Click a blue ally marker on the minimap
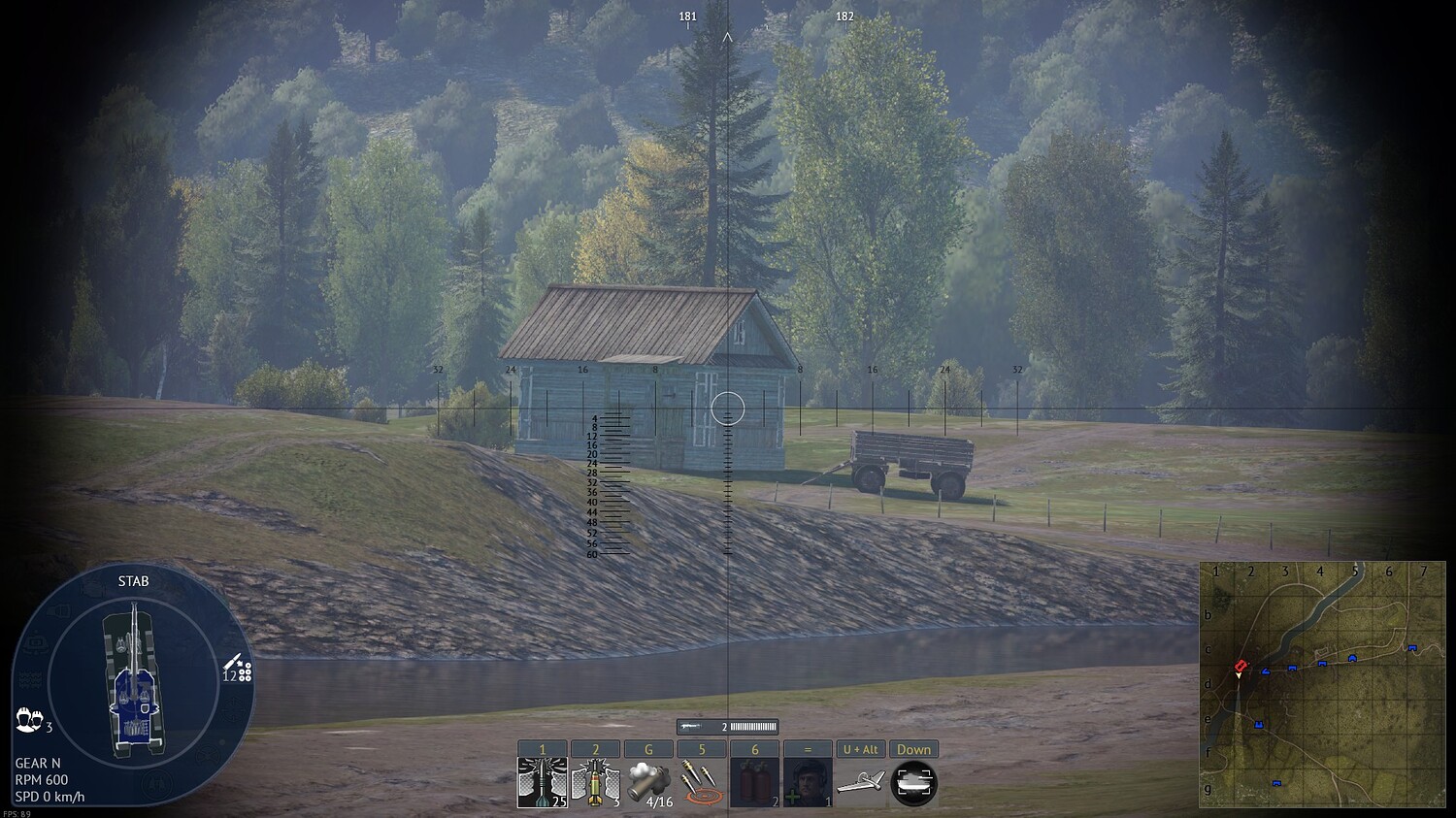 [1292, 669]
